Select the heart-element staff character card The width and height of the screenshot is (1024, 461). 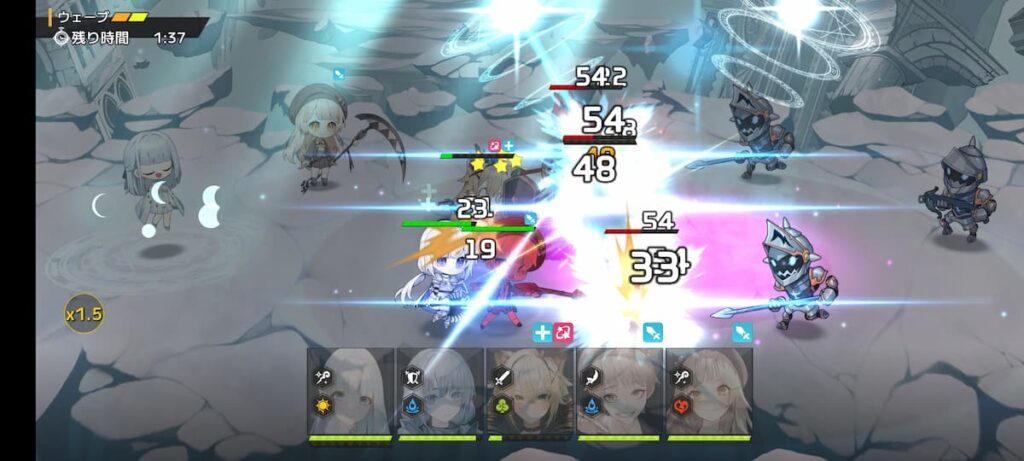(708, 392)
